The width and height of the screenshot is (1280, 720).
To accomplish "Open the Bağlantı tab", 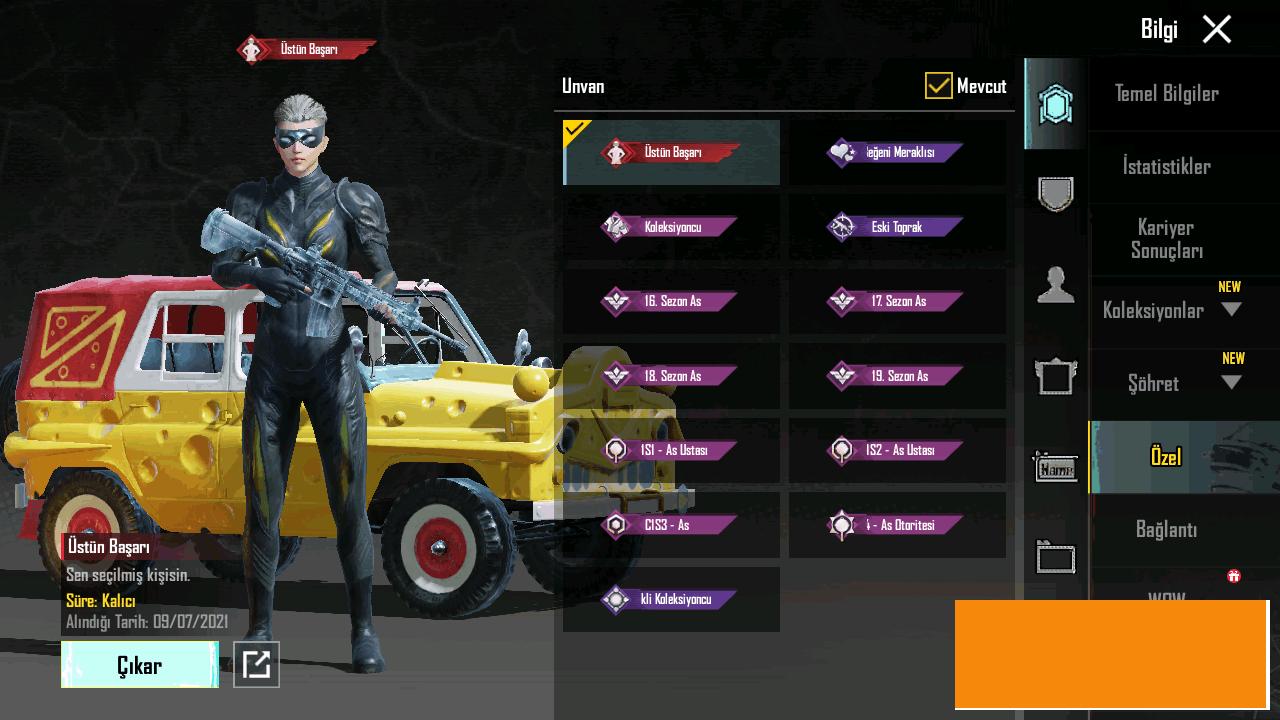I will 1166,530.
